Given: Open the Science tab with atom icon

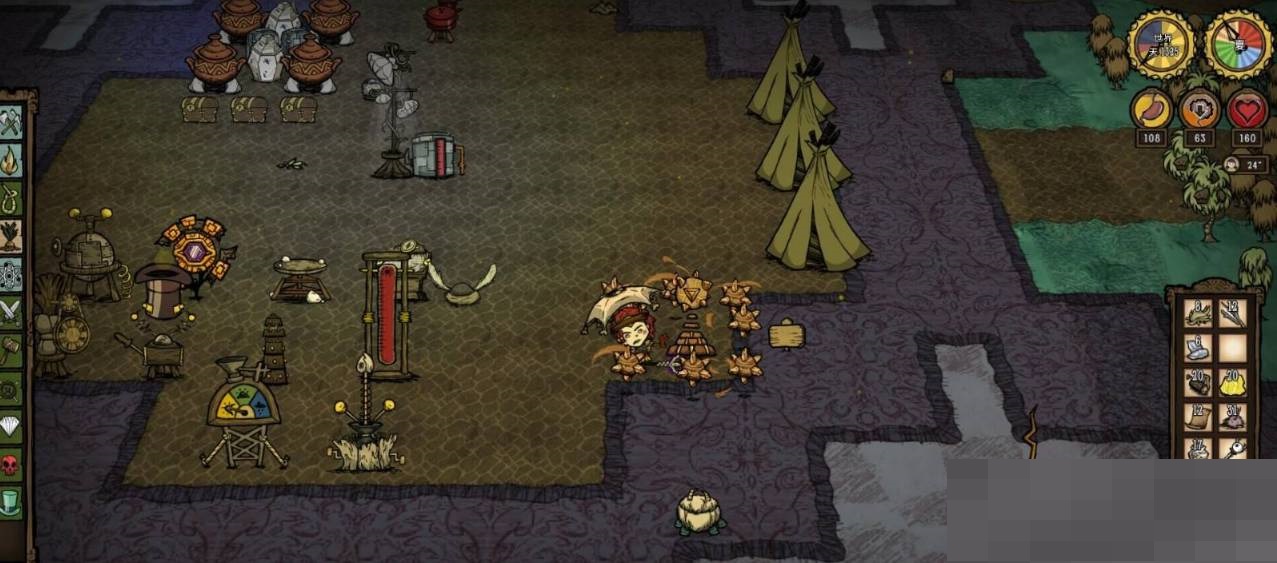Looking at the screenshot, I should tap(11, 274).
